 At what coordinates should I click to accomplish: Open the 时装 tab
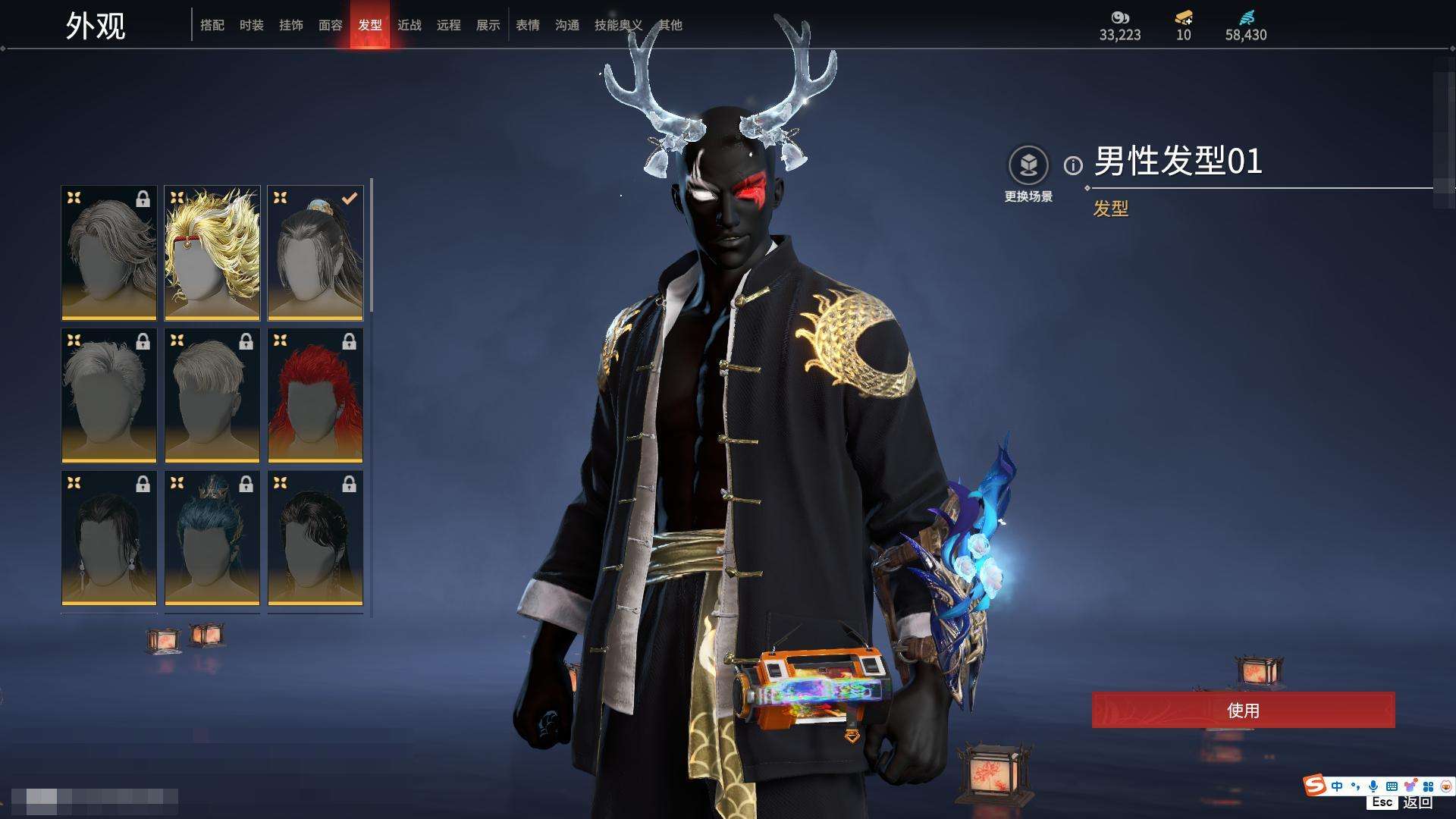252,25
